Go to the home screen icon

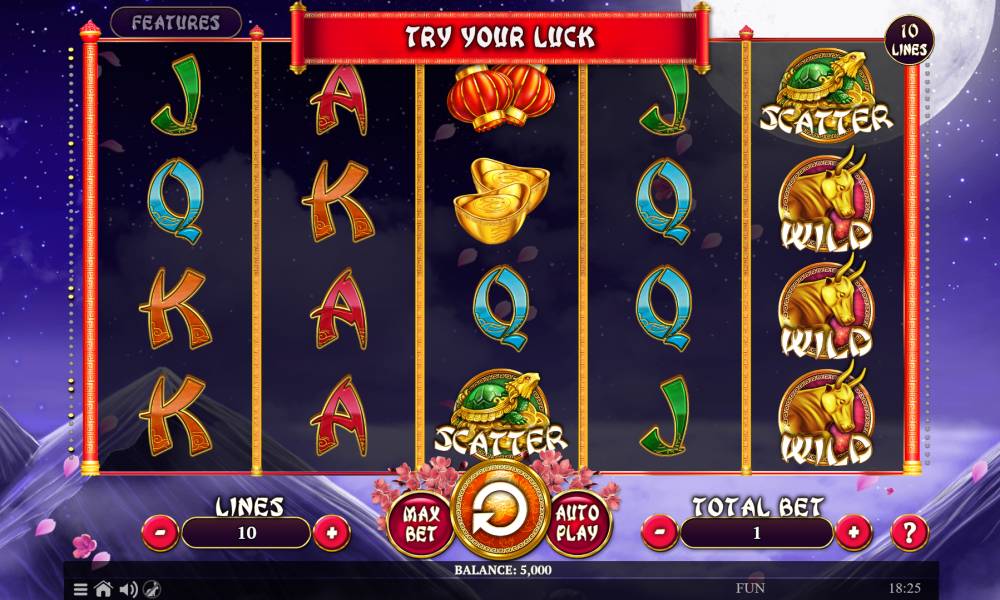coord(103,589)
